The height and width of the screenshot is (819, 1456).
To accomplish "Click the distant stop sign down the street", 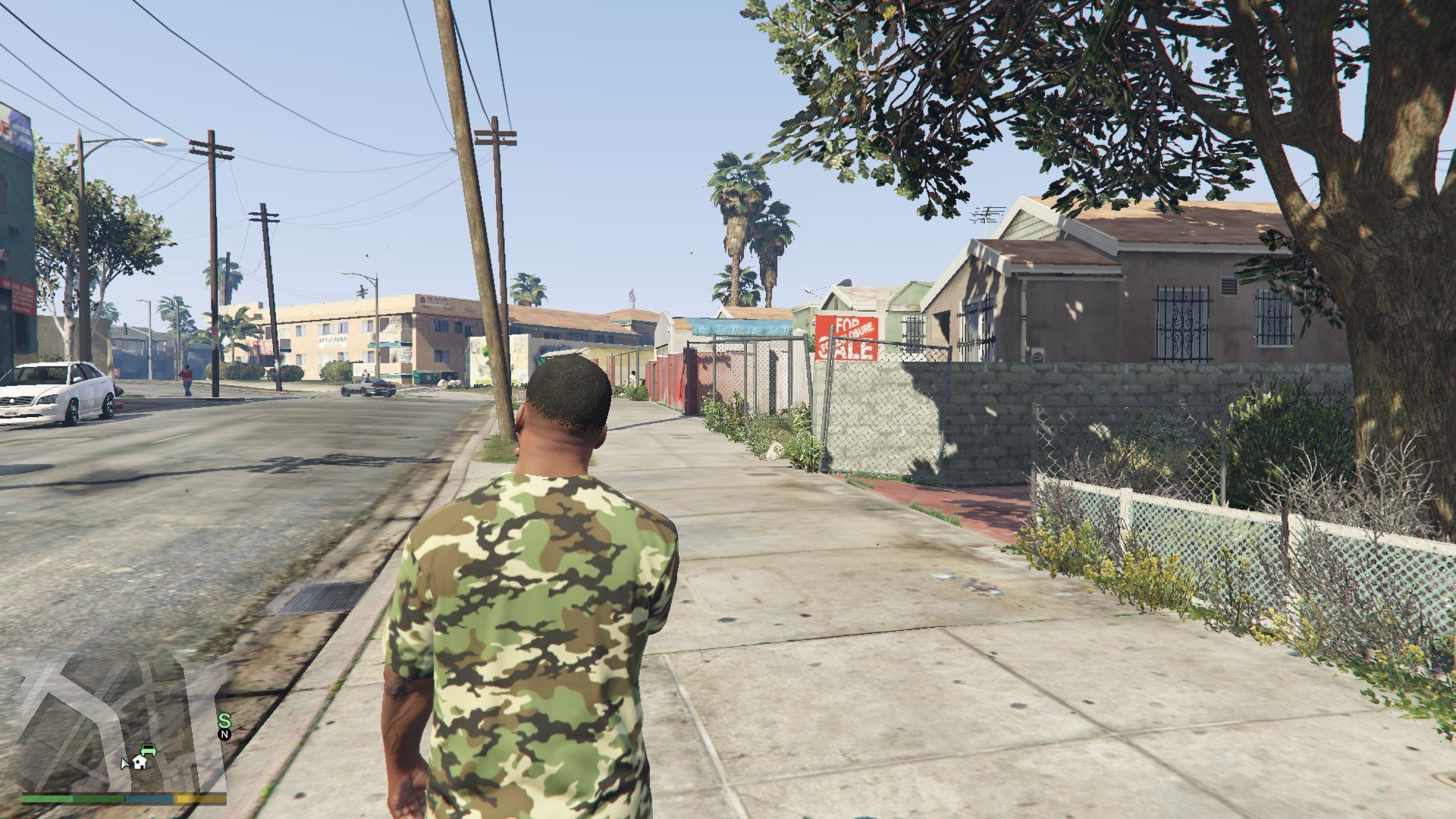I will point(212,330).
